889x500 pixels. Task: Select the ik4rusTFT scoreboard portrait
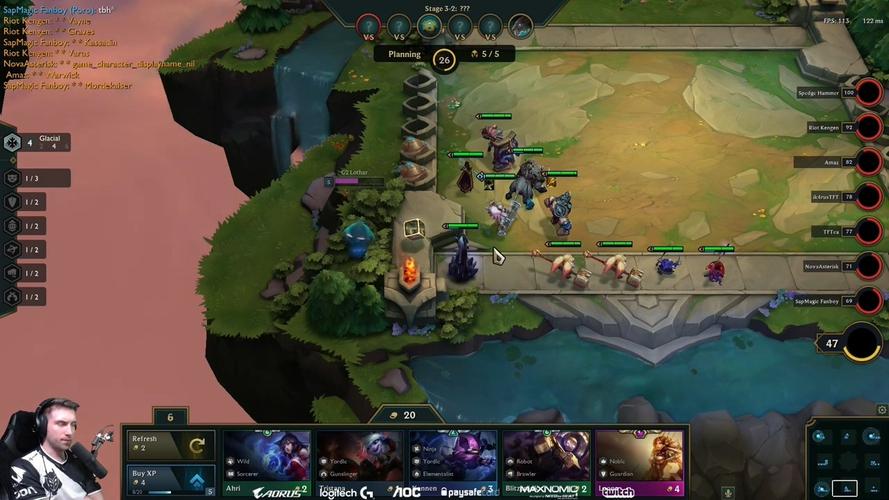tap(870, 197)
